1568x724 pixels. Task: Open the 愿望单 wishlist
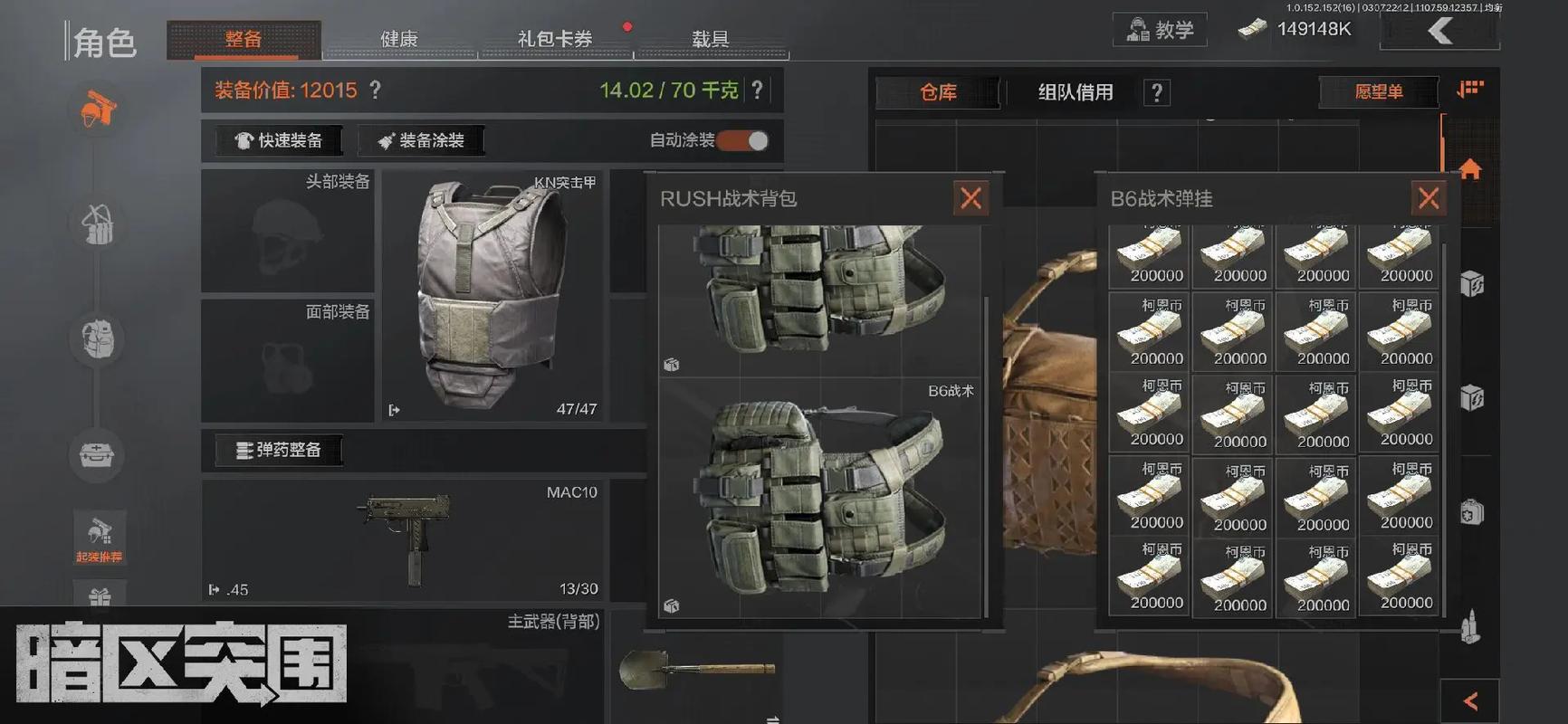pos(1378,92)
